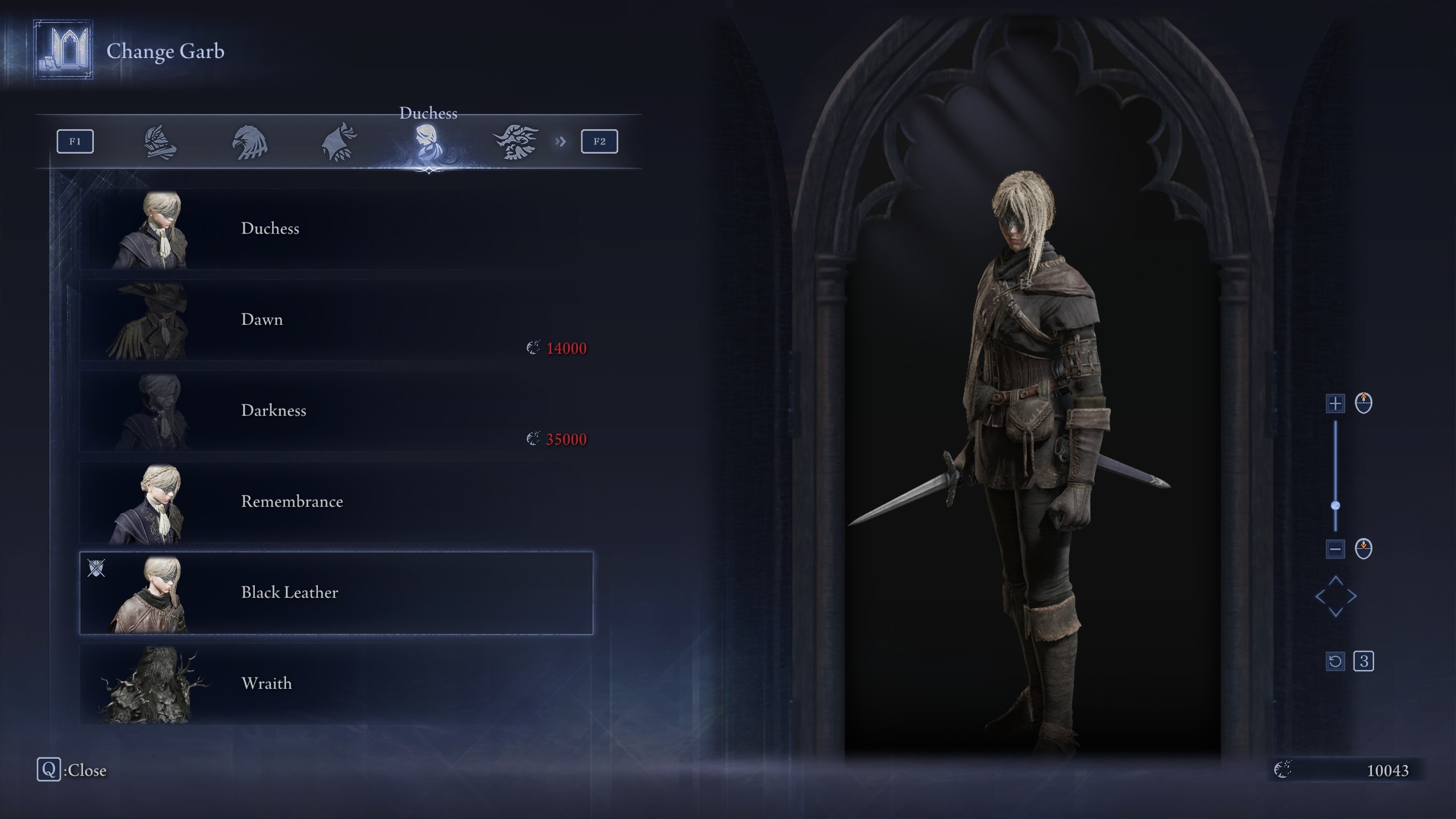
Task: Switch to the hooded archer character tab
Action: click(340, 142)
